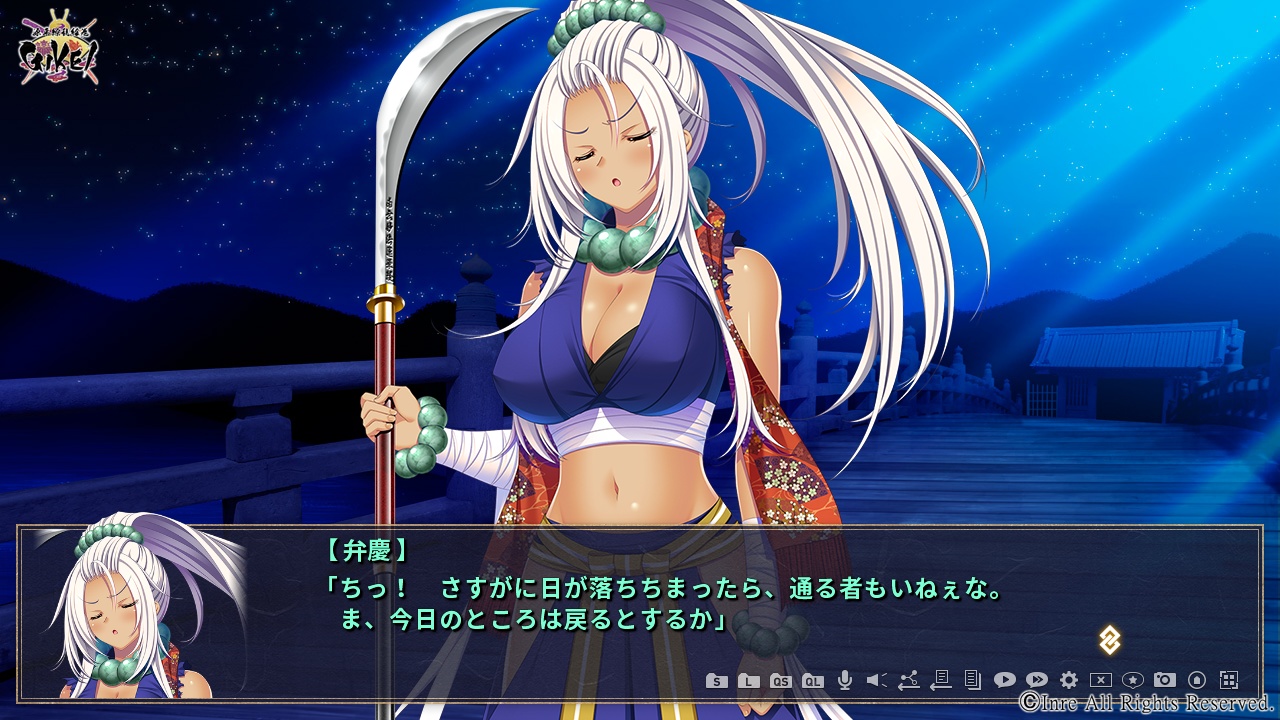This screenshot has height=720, width=1280.
Task: Skip text with the double arrow bubble
Action: point(1036,680)
